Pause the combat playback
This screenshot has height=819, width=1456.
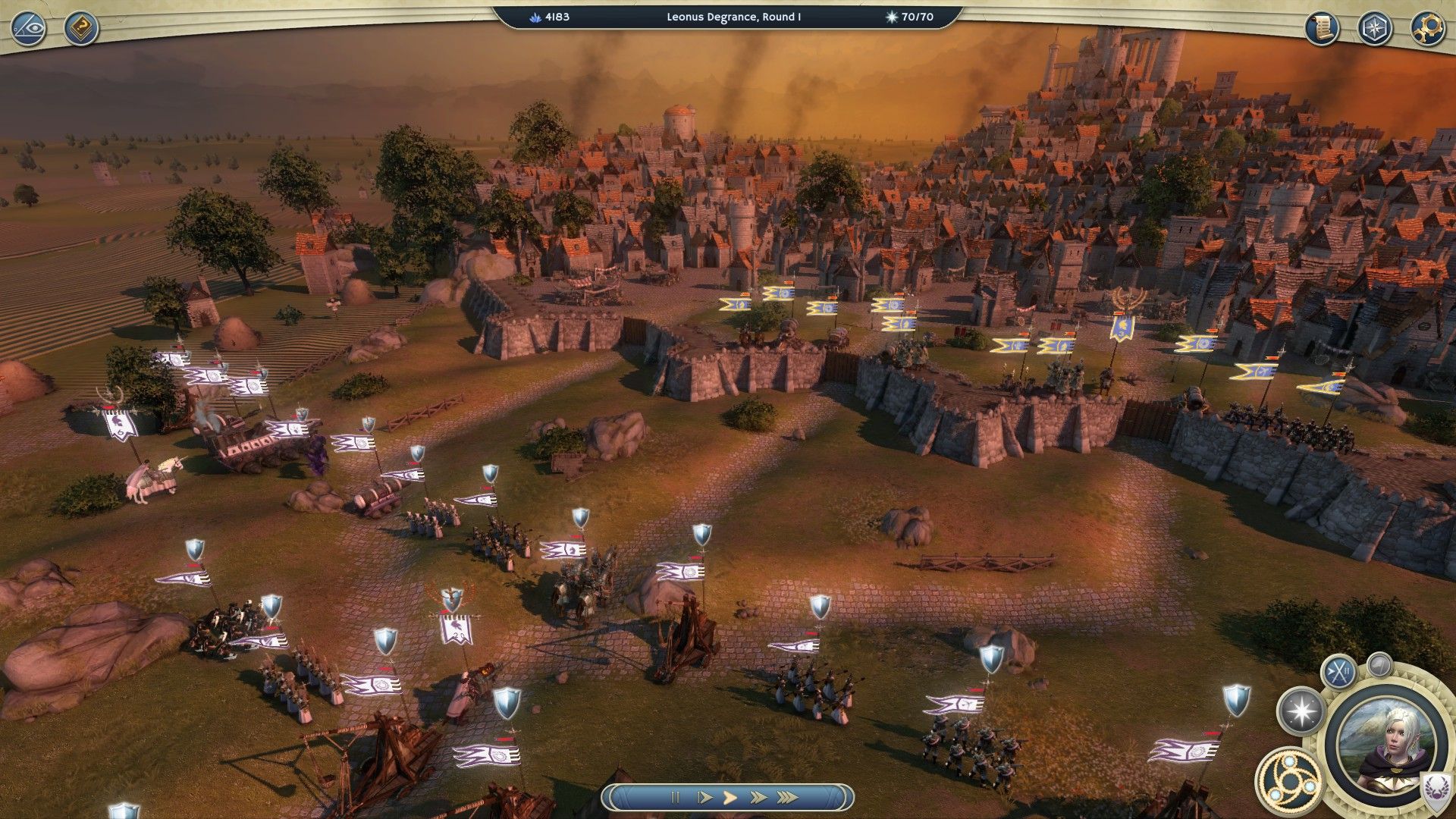pos(674,797)
